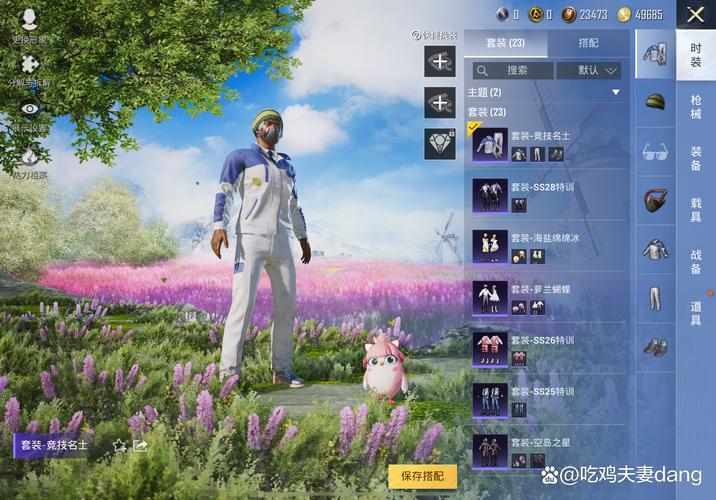Switch to the 载具 category tab
Image resolution: width=716 pixels, height=500 pixels.
(x=696, y=209)
